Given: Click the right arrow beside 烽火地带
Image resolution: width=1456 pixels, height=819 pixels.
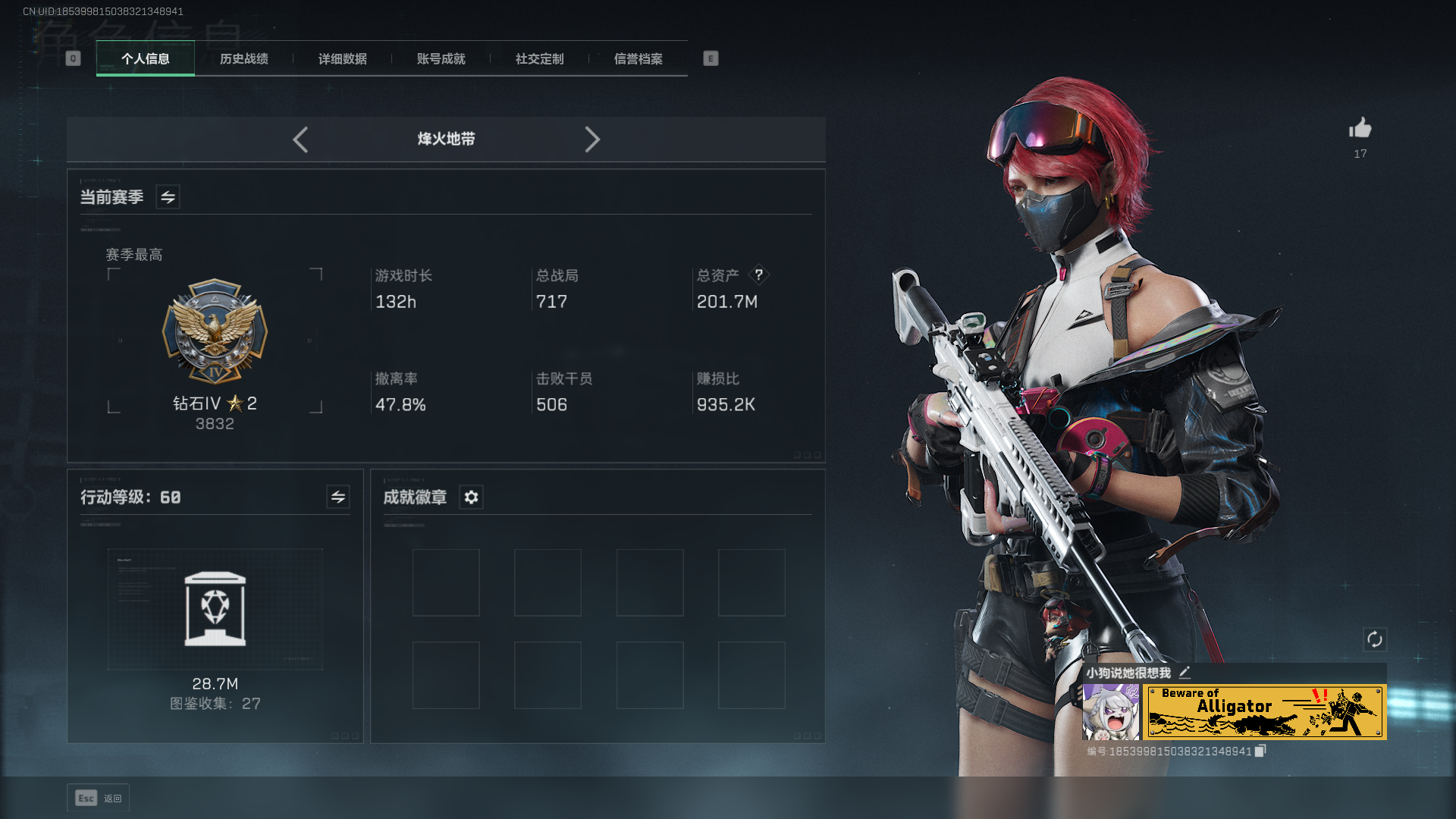Looking at the screenshot, I should click(592, 140).
